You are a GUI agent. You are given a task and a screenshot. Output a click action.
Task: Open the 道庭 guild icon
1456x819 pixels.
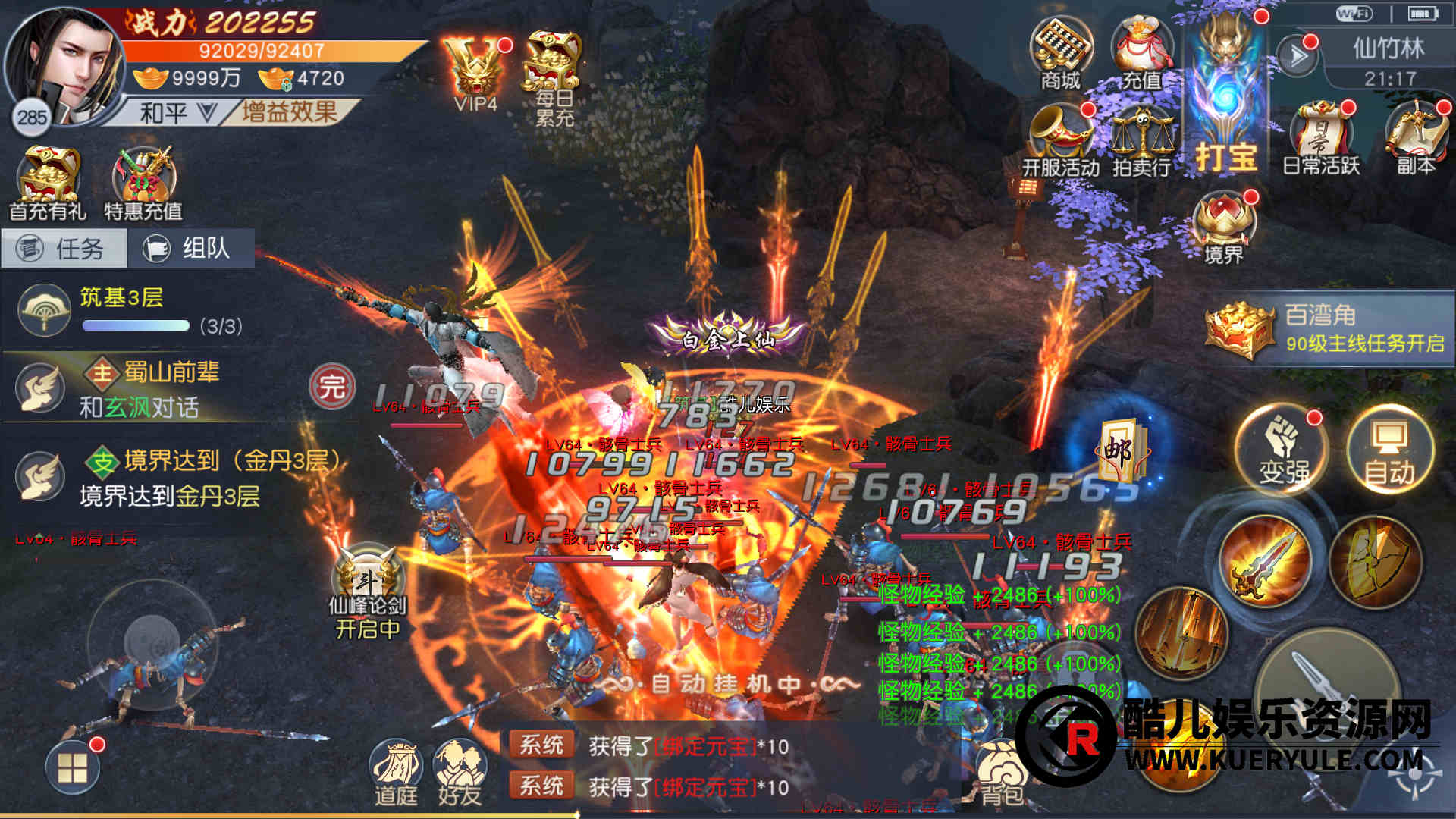(396, 772)
